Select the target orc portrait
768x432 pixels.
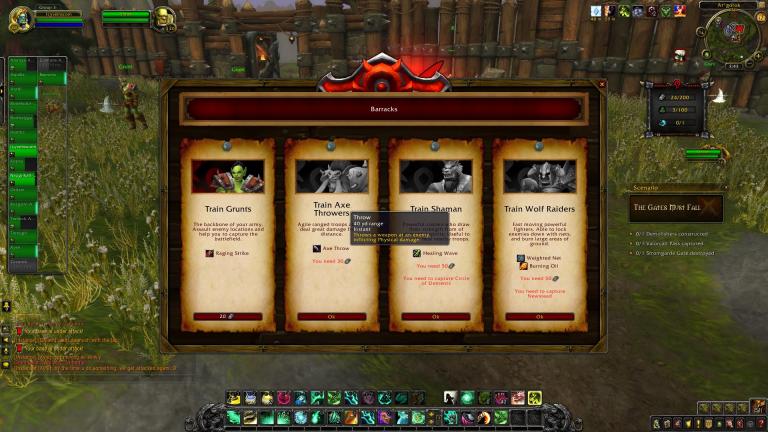tap(163, 18)
